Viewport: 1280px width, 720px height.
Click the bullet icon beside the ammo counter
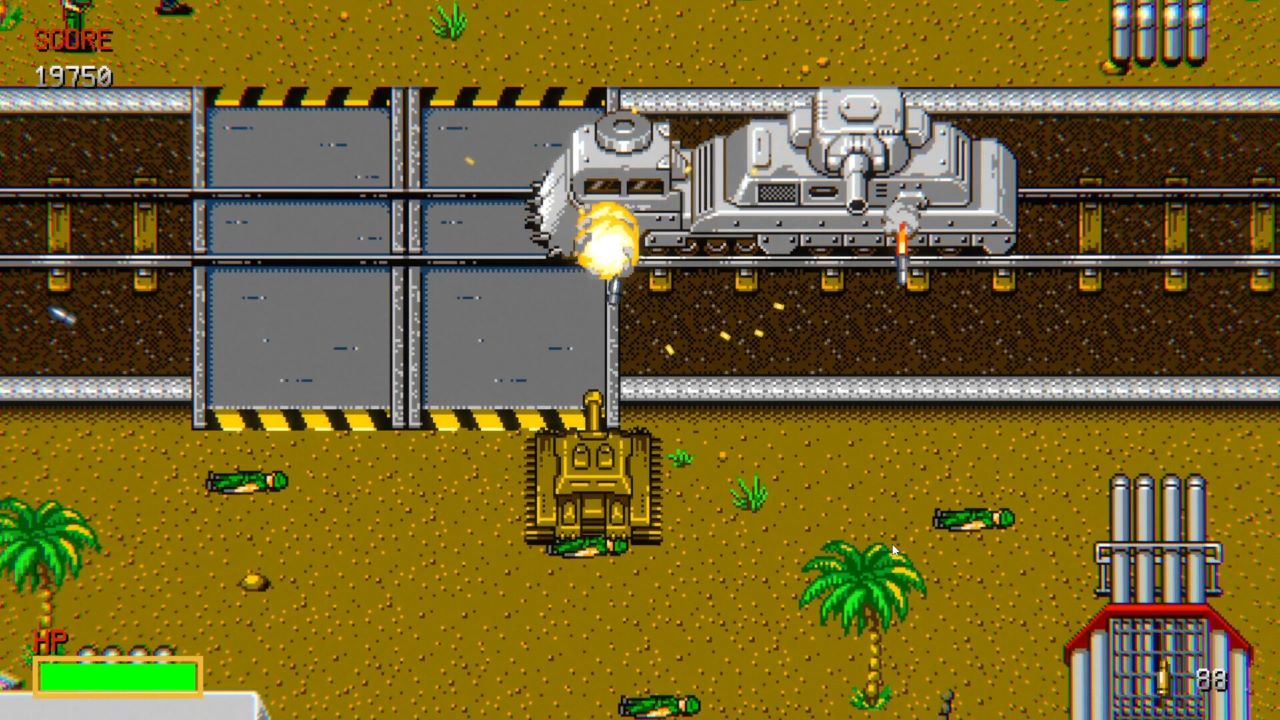pos(1163,678)
